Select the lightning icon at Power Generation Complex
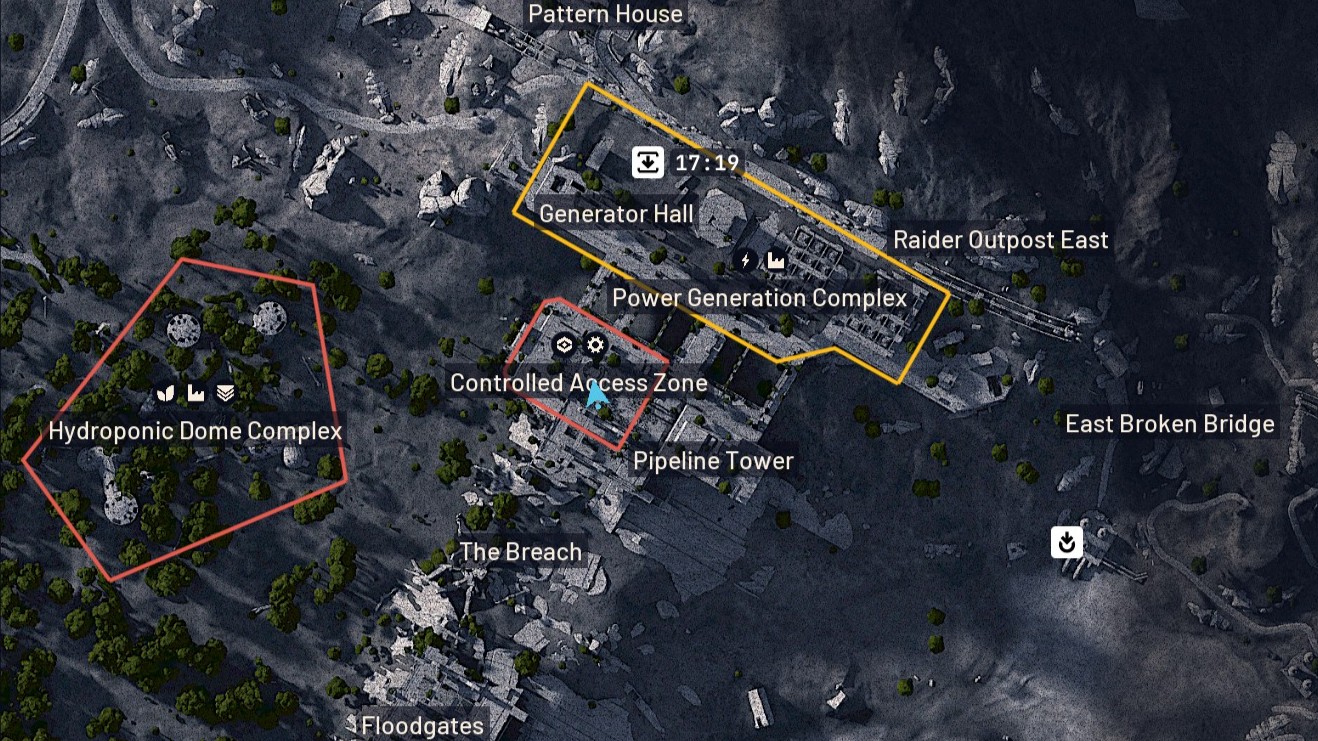Image resolution: width=1318 pixels, height=741 pixels. pyautogui.click(x=744, y=259)
